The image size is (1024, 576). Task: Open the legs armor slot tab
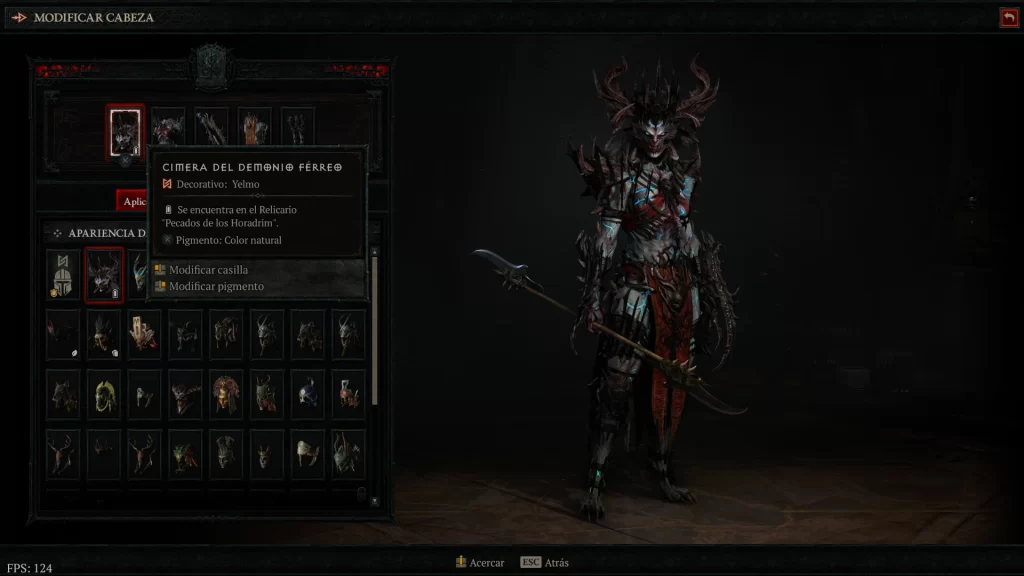coord(254,129)
